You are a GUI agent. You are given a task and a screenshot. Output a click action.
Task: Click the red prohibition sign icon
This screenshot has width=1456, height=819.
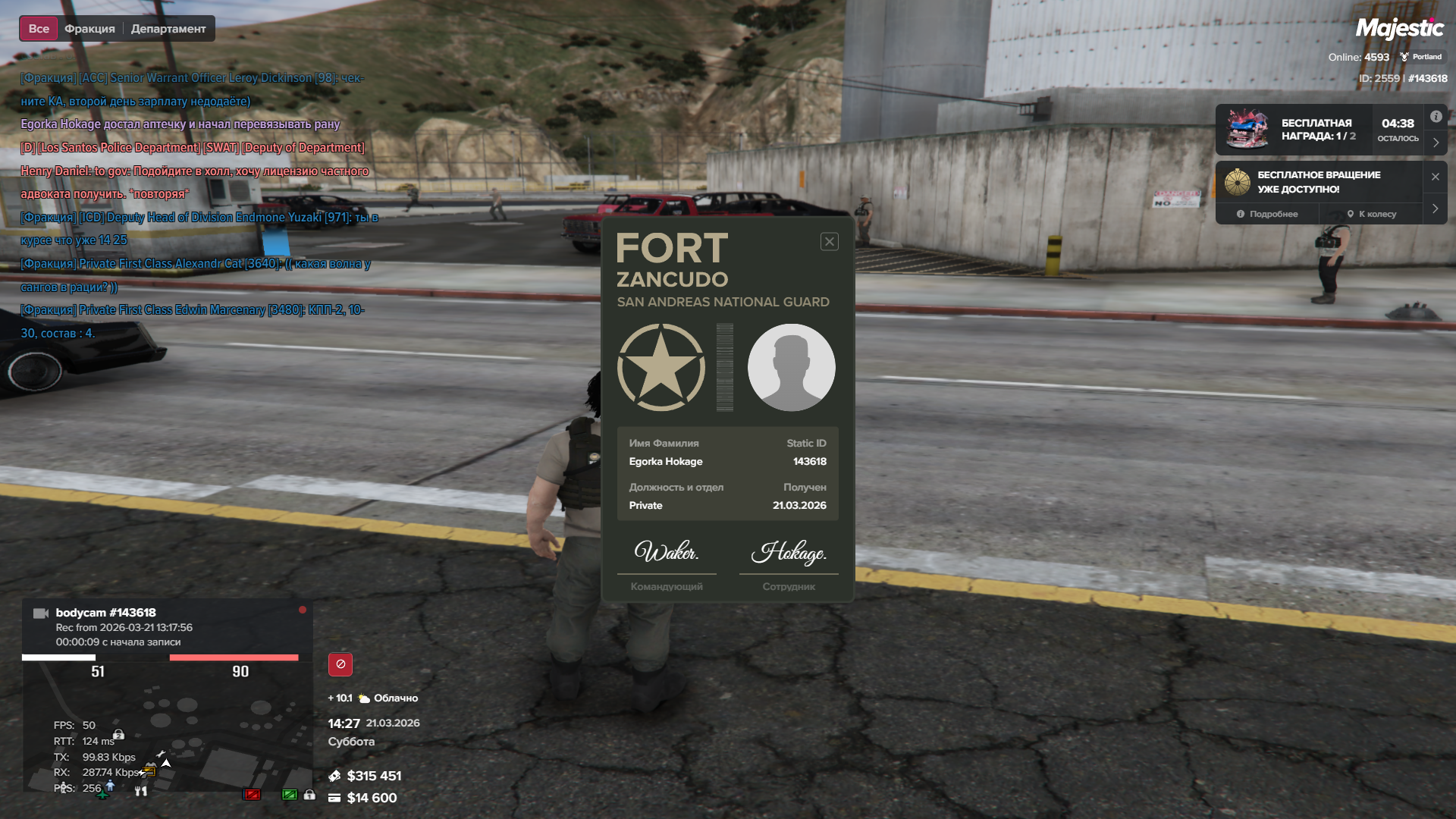pyautogui.click(x=340, y=664)
